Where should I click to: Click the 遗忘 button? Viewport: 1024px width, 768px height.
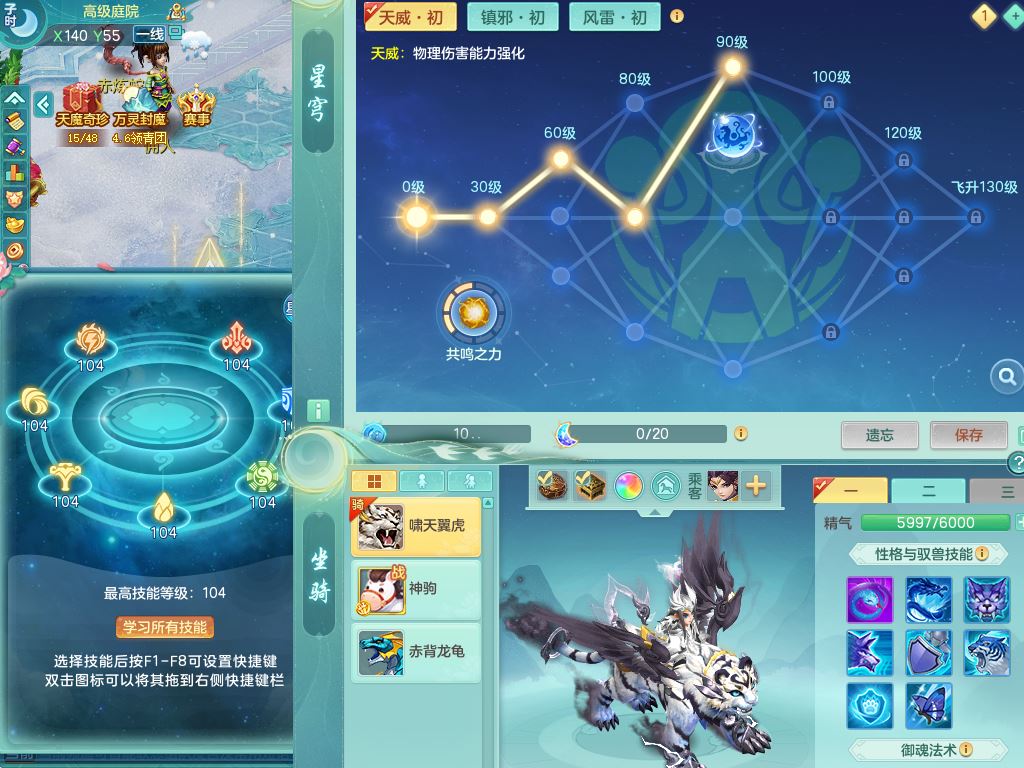coord(880,435)
